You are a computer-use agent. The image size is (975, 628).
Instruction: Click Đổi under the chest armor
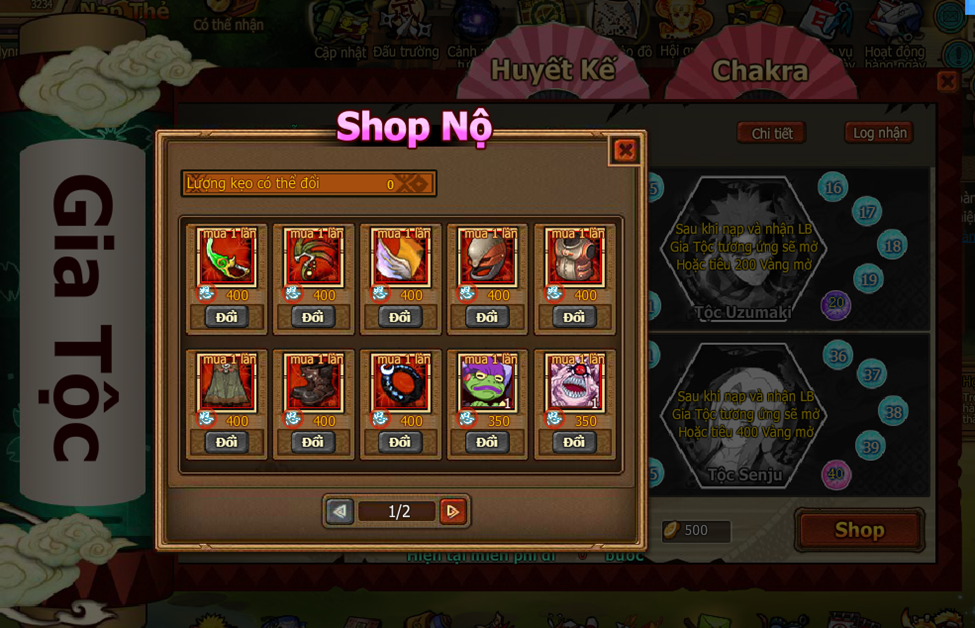(x=574, y=317)
